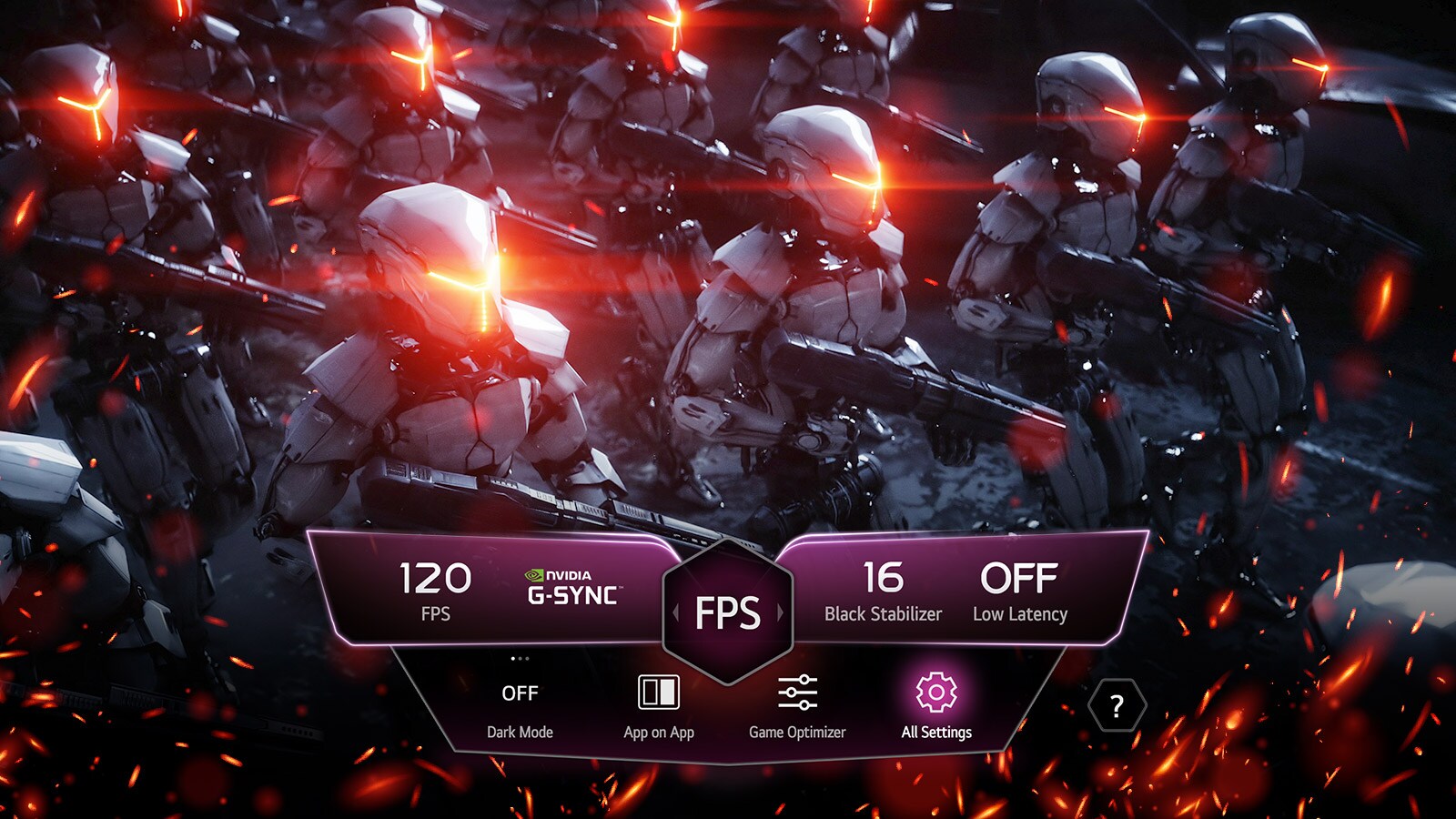The width and height of the screenshot is (1456, 819).
Task: Click the NVIDIA eye logo above G-SYNC text
Action: point(535,575)
